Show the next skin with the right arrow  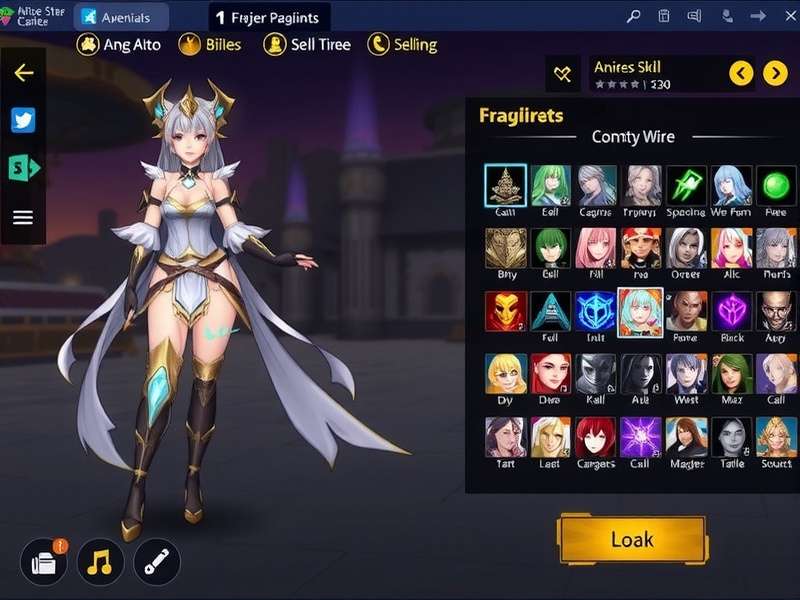click(775, 73)
